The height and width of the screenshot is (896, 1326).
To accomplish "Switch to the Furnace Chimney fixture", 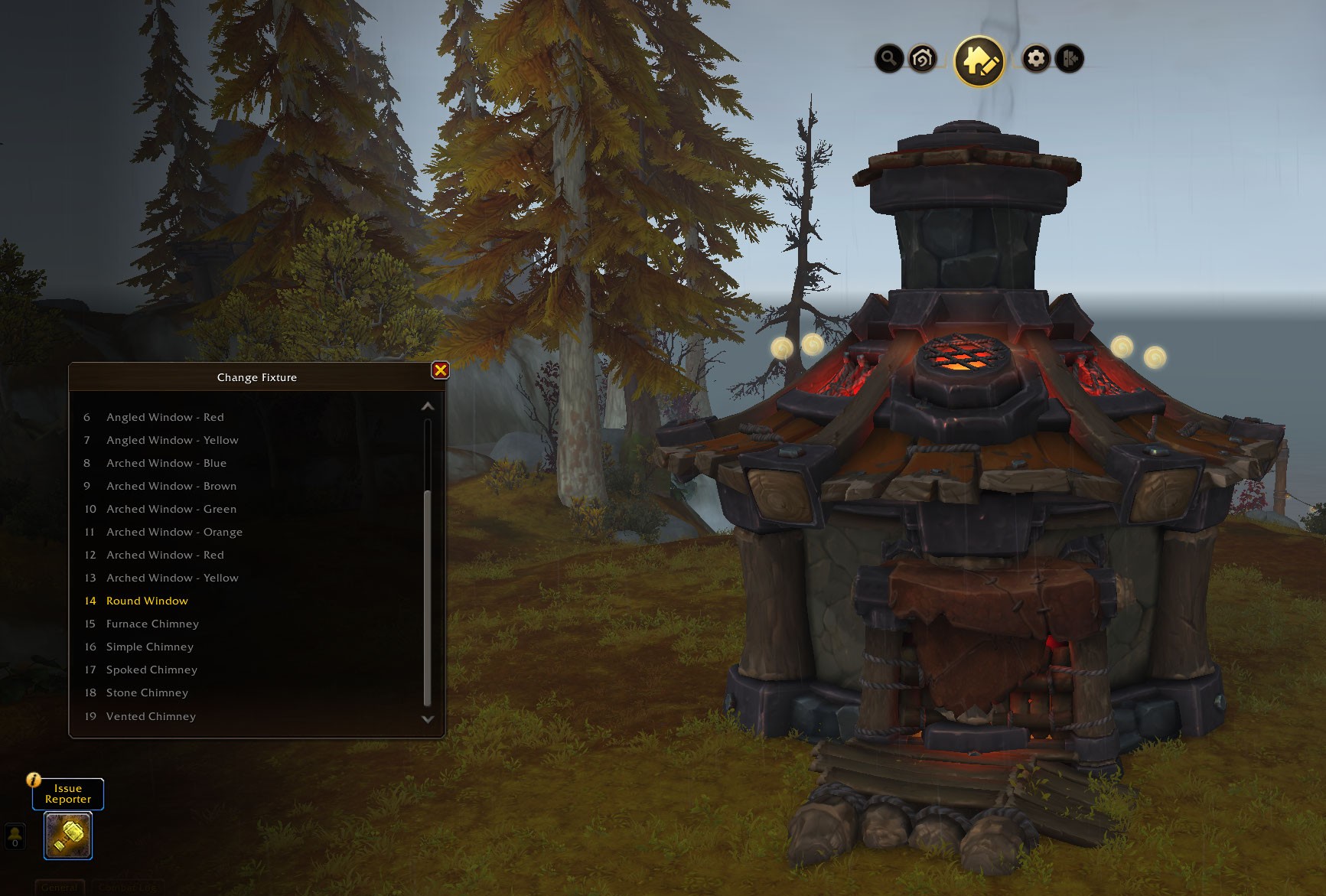I will pyautogui.click(x=152, y=624).
